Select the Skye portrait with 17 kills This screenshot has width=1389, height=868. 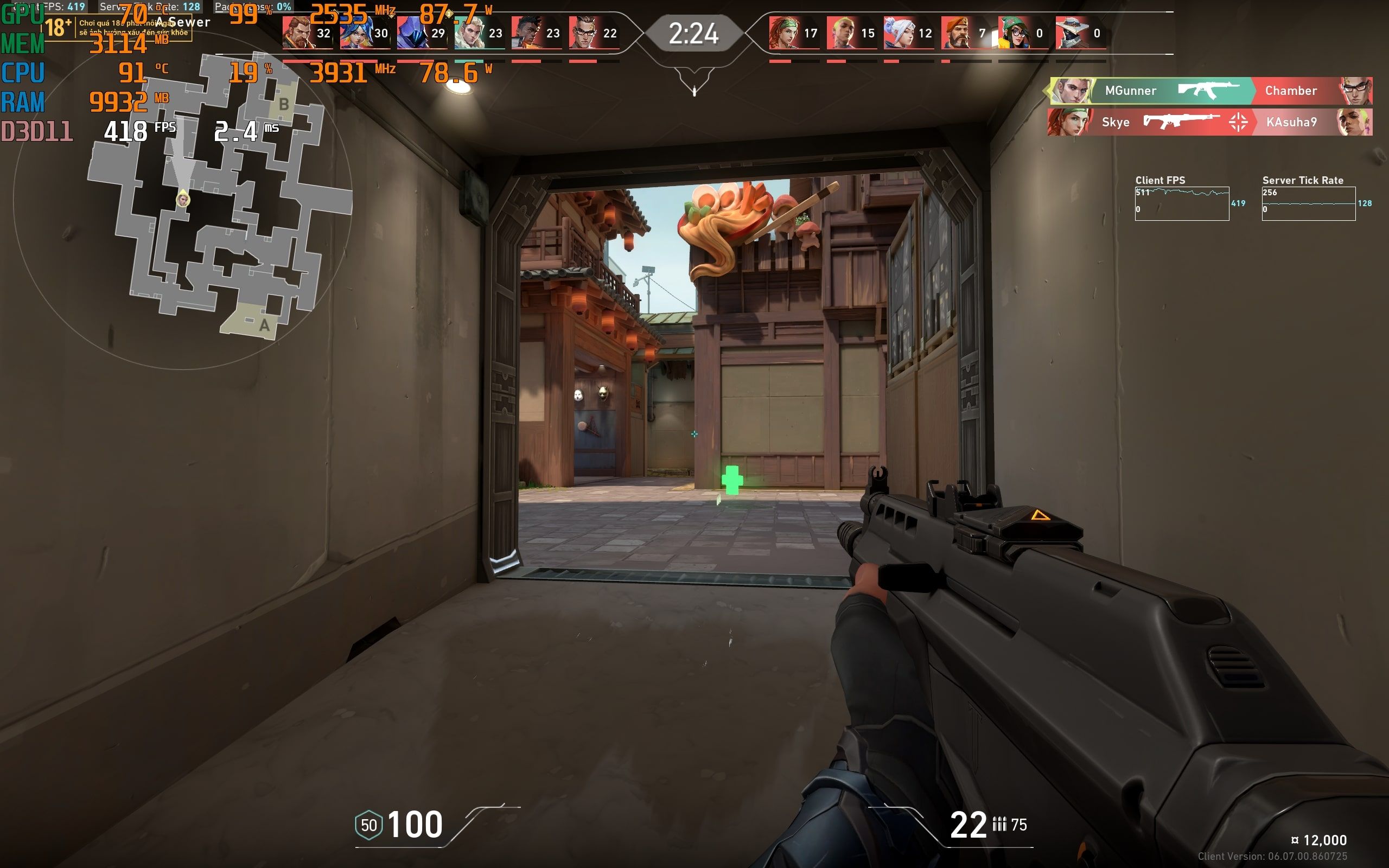click(784, 33)
